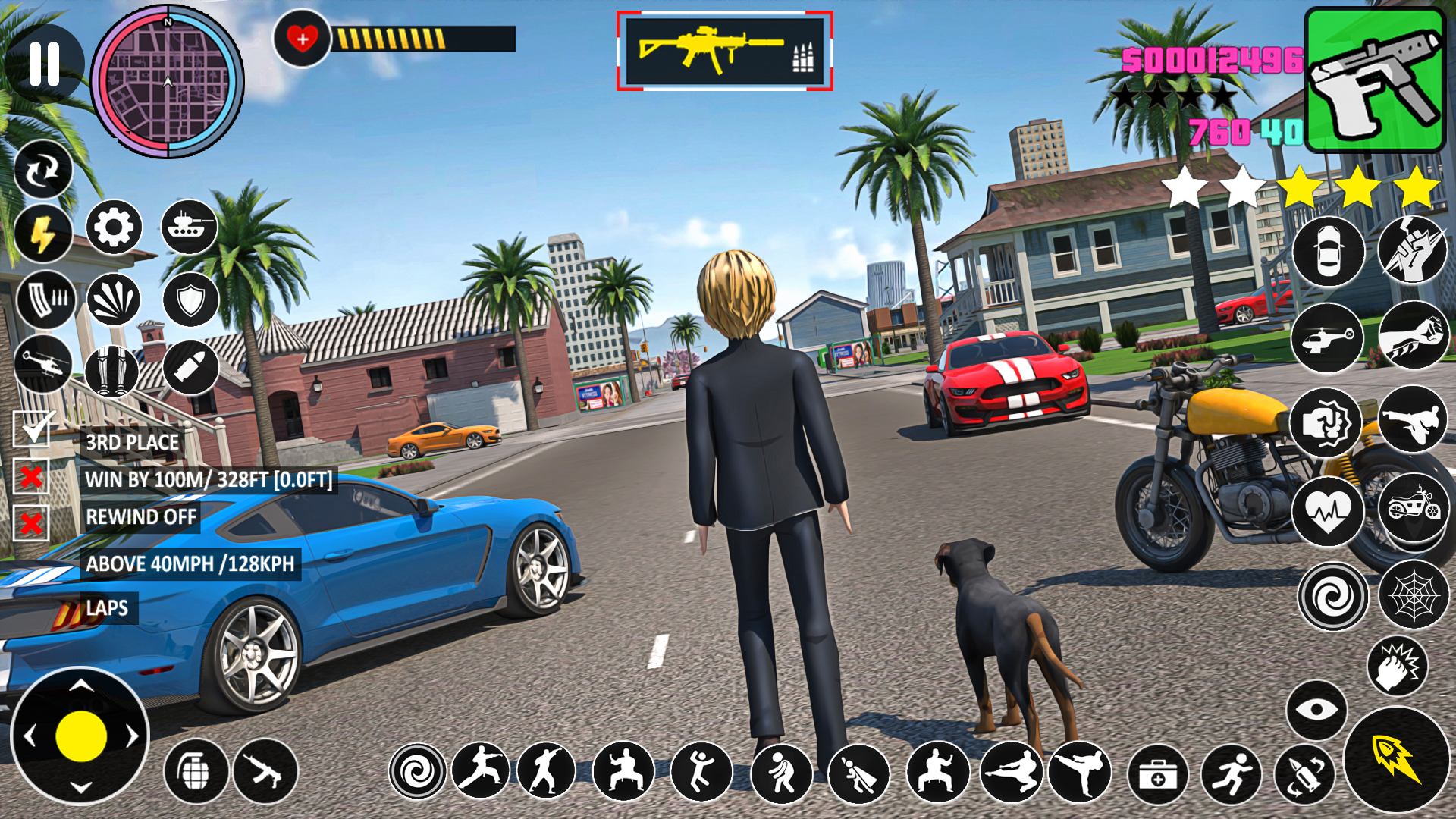Use the first aid medkit button
1456x819 pixels.
pos(1157,774)
